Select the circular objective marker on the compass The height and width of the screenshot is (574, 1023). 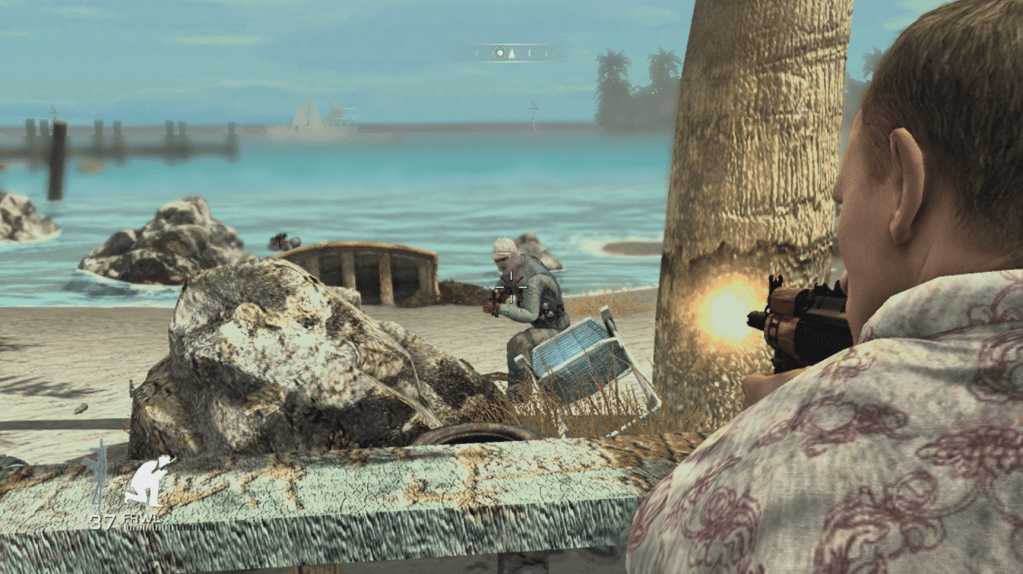499,53
